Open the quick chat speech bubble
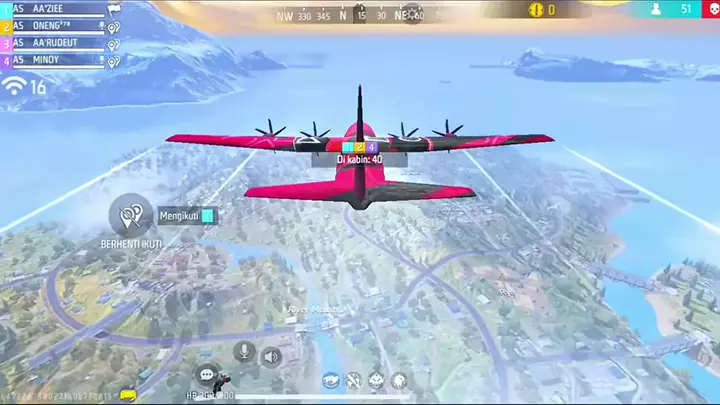The width and height of the screenshot is (720, 405). coord(207,375)
